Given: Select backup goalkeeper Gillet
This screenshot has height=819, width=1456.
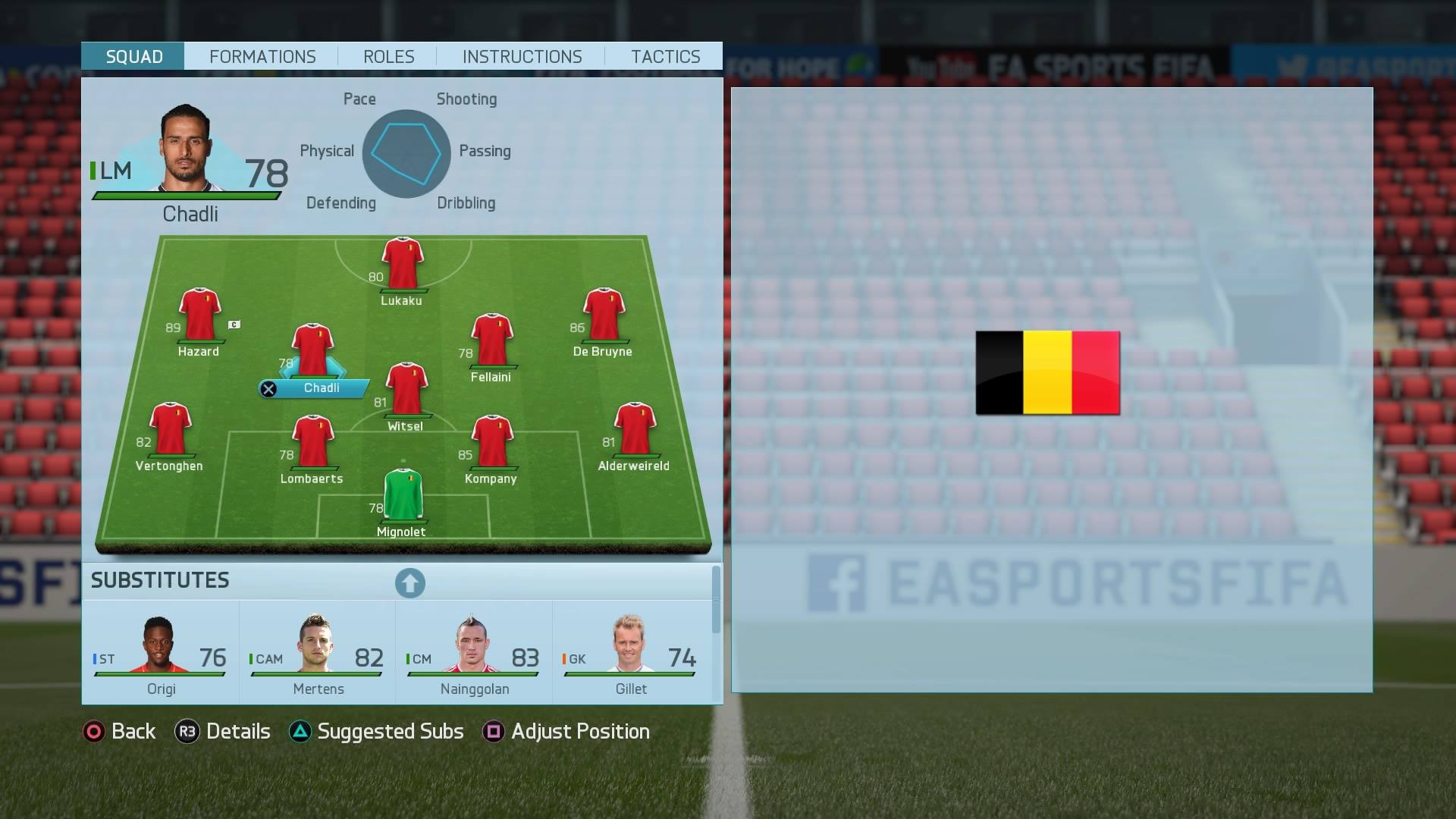Looking at the screenshot, I should pos(631,652).
